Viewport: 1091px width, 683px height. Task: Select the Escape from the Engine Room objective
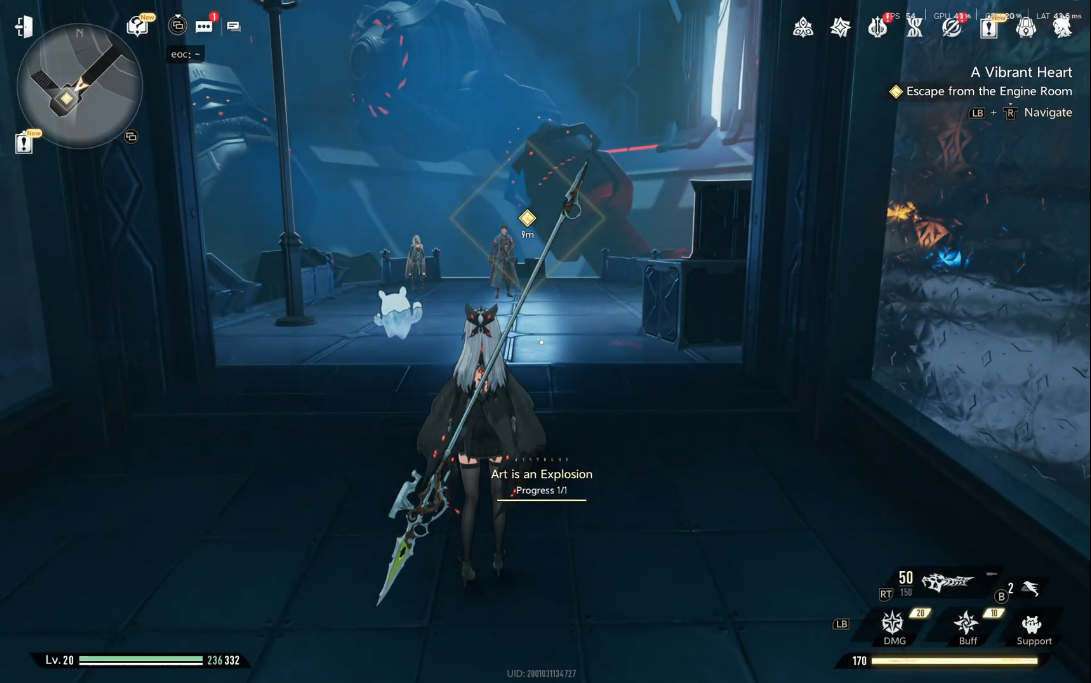(x=988, y=92)
